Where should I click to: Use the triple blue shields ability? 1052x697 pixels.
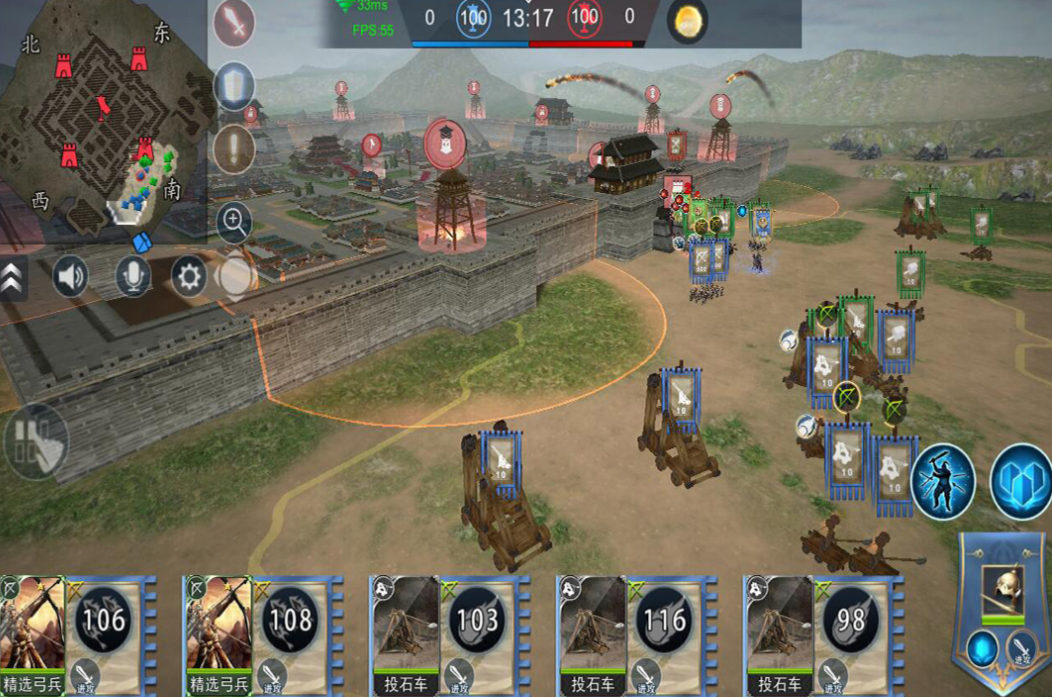click(1022, 481)
